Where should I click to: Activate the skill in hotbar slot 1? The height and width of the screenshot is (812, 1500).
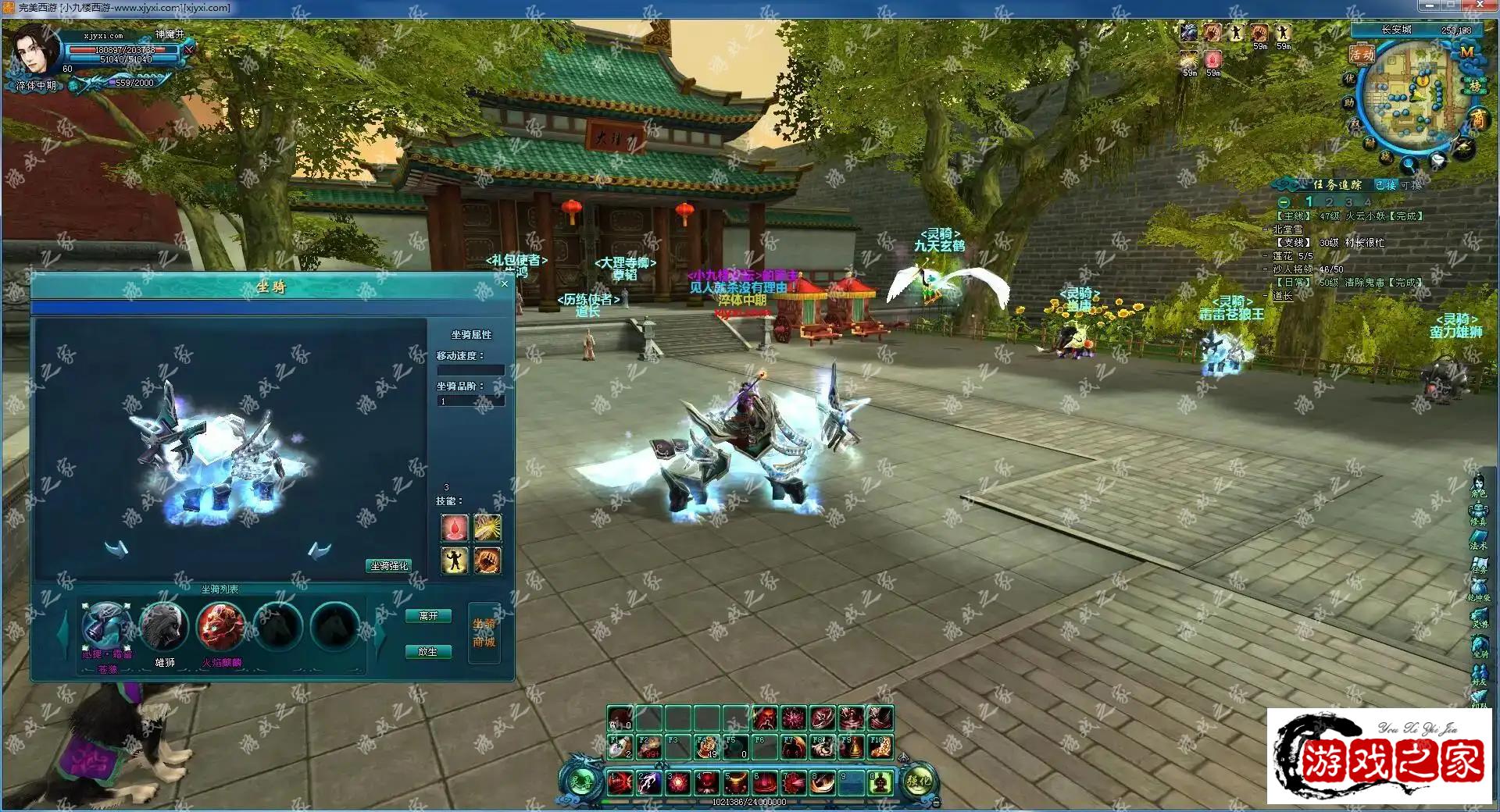pos(620,782)
